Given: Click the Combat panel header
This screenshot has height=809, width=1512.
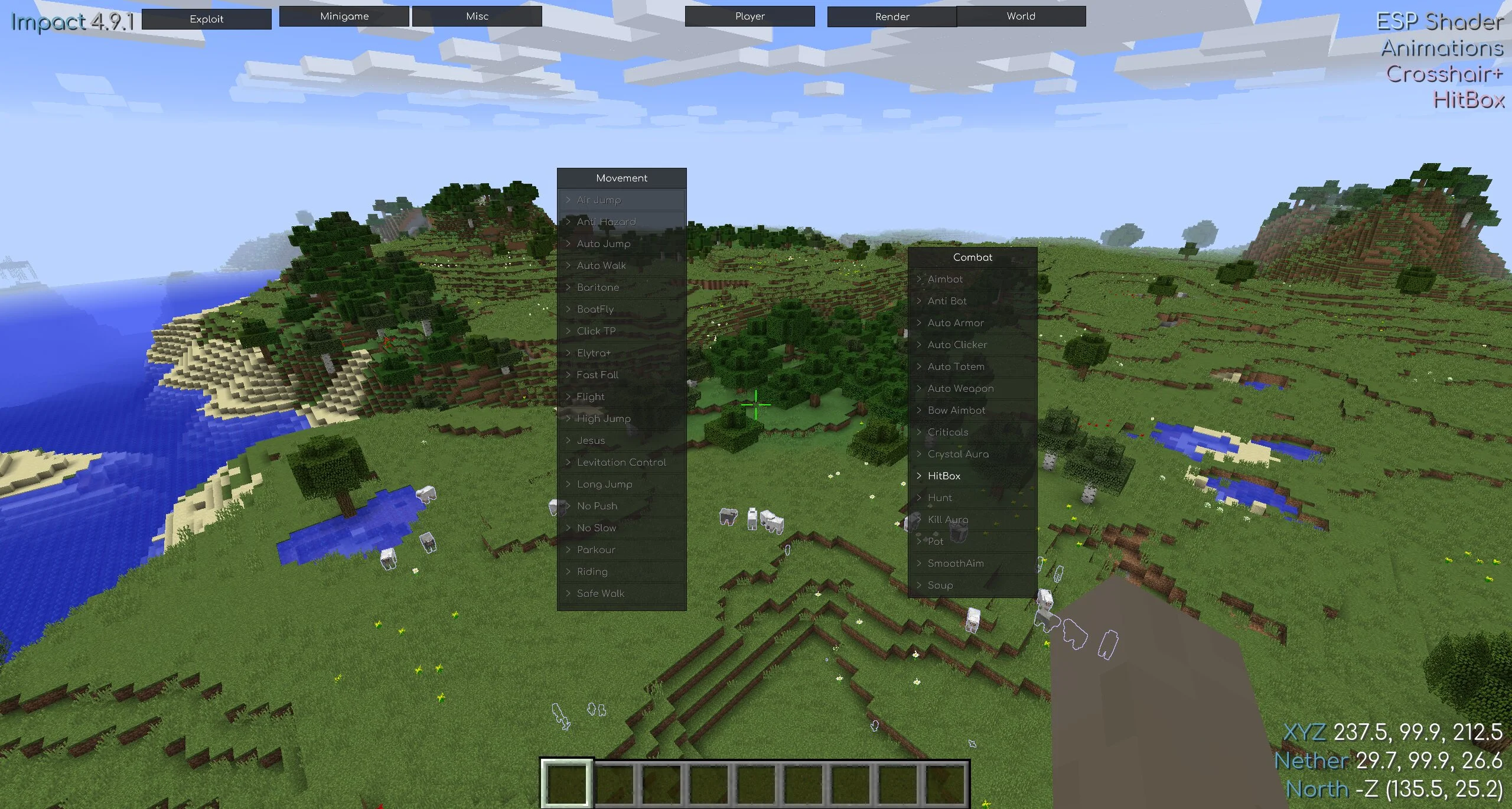Looking at the screenshot, I should (x=972, y=257).
